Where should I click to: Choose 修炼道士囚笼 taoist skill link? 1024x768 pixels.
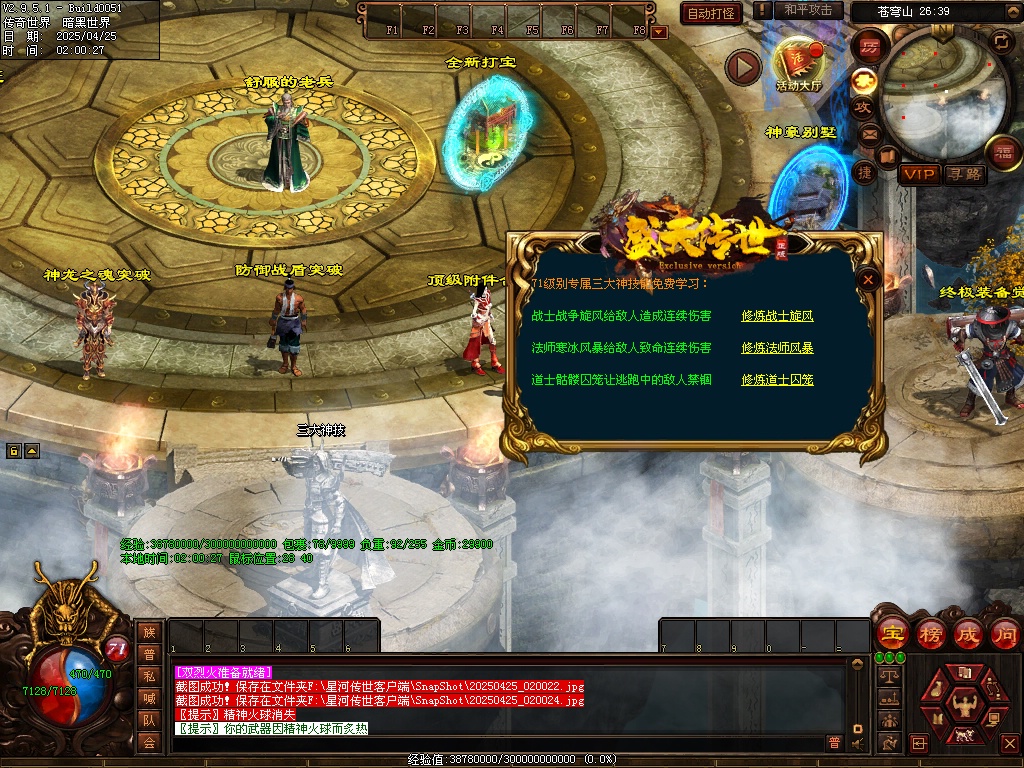(777, 380)
